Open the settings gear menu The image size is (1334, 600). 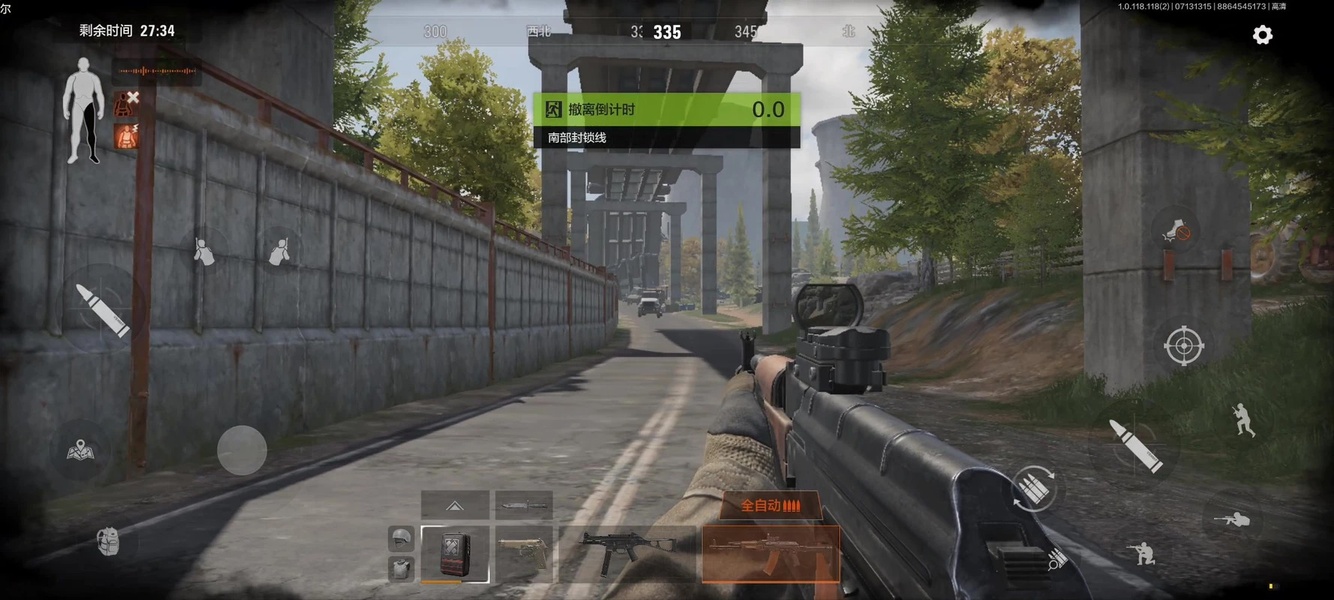click(x=1262, y=35)
